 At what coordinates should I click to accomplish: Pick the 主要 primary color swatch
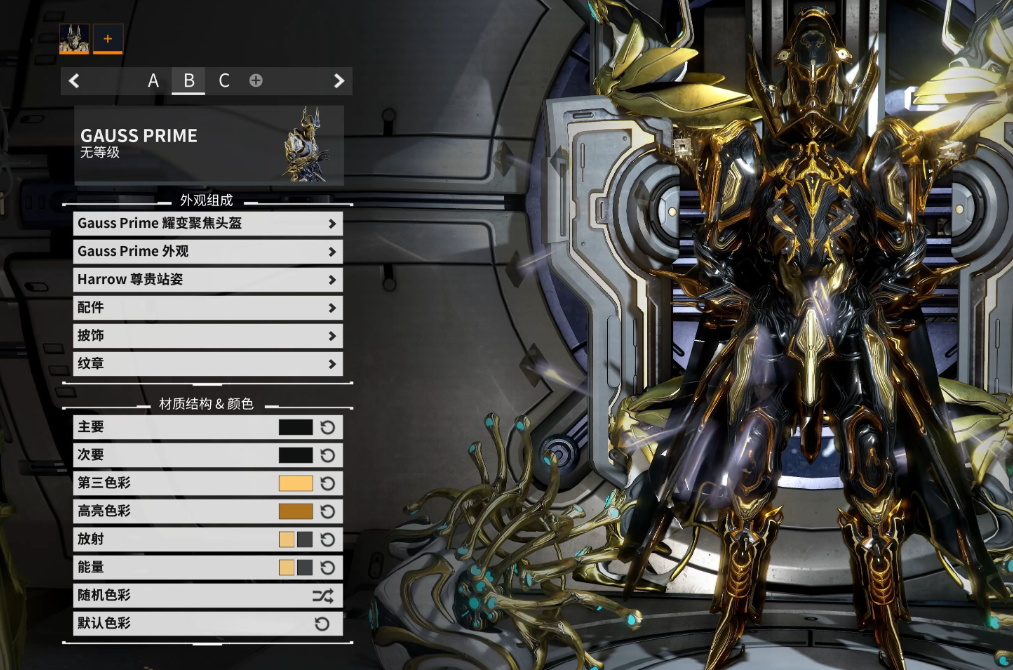point(296,427)
